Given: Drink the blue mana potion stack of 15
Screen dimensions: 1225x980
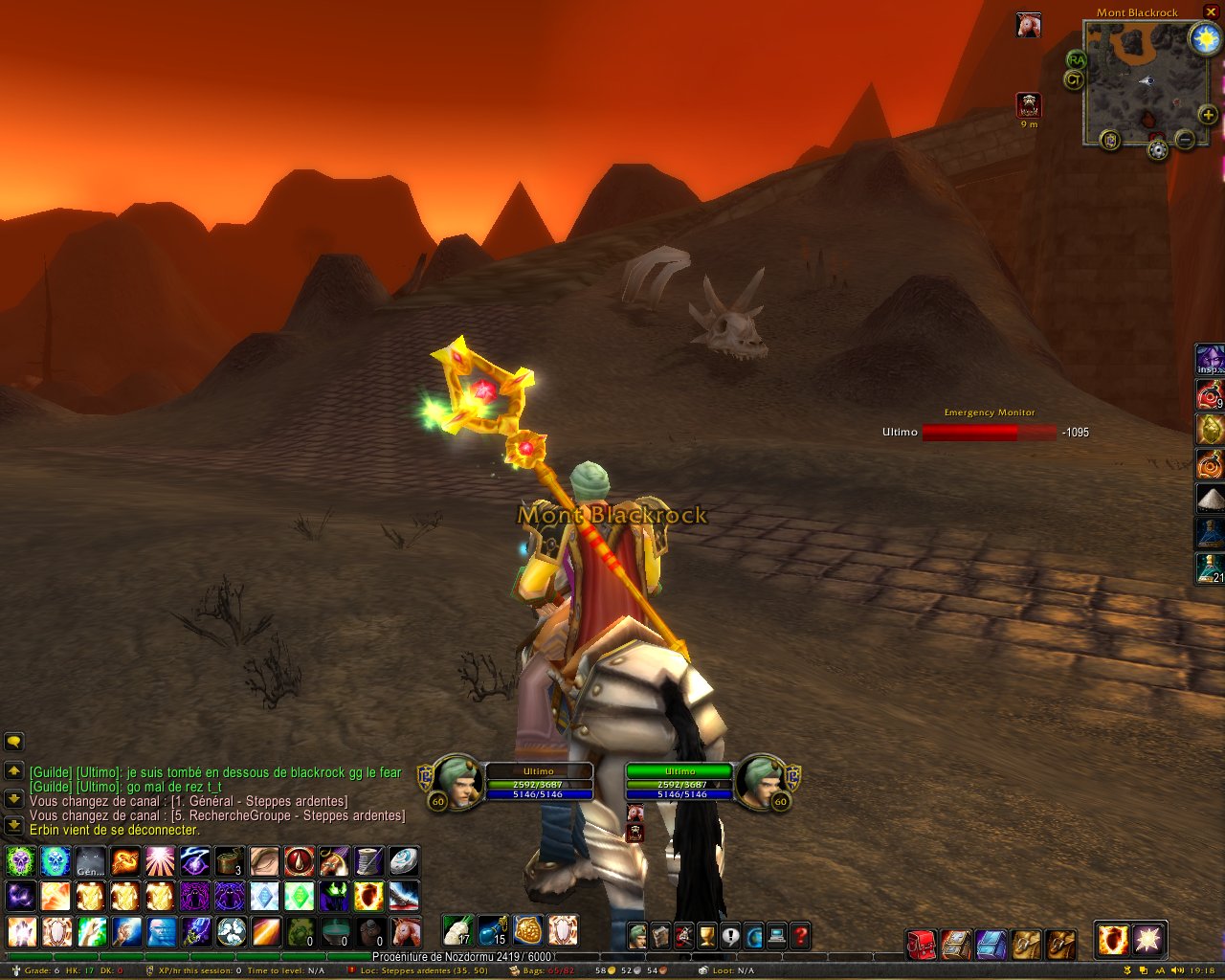Looking at the screenshot, I should [493, 930].
